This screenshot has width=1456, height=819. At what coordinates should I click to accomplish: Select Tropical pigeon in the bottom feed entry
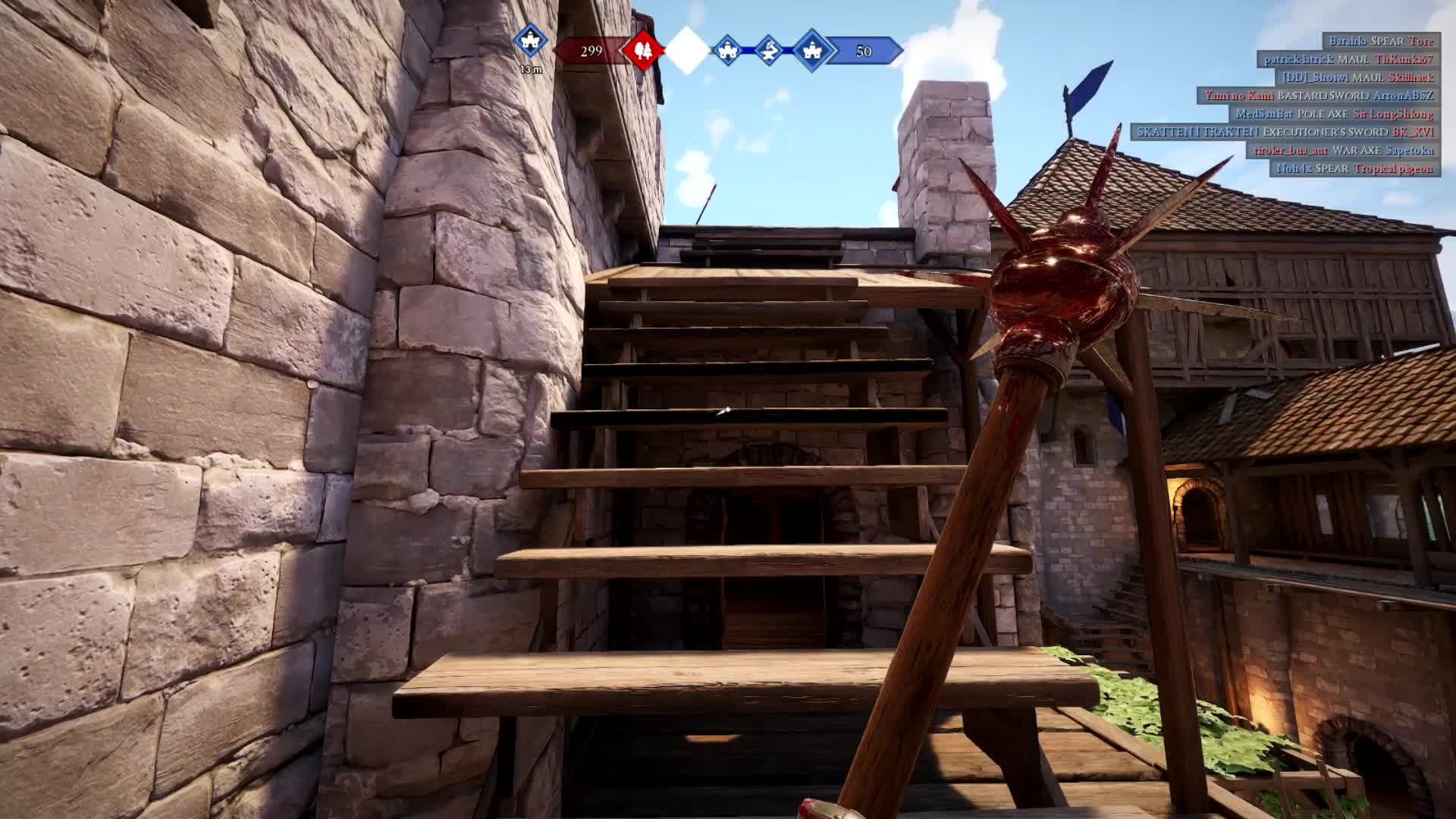coord(1395,170)
